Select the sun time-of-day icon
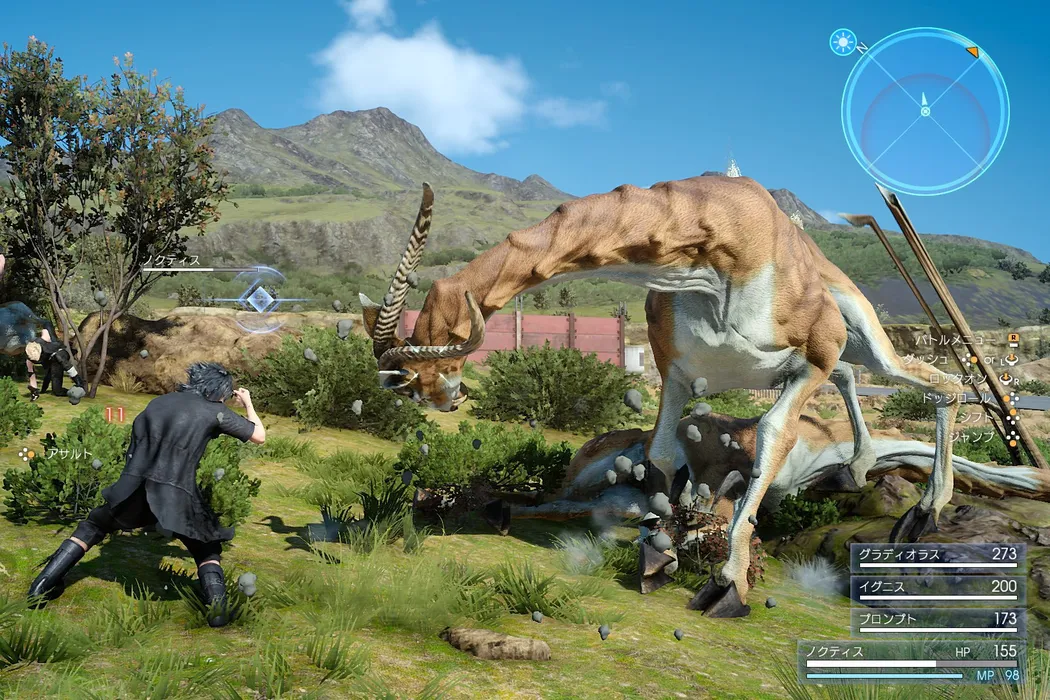The width and height of the screenshot is (1050, 700). [x=843, y=42]
